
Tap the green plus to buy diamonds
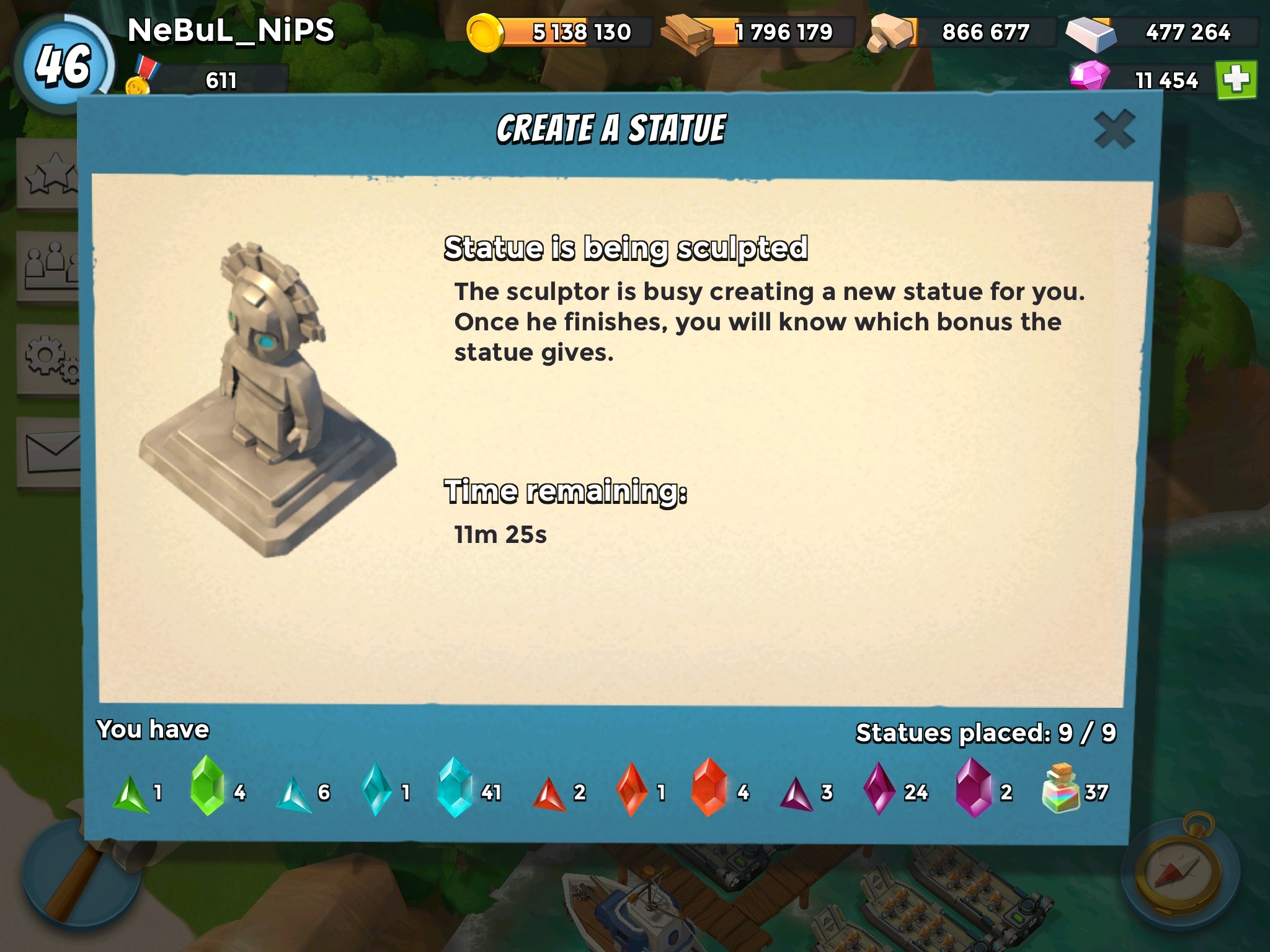1236,80
